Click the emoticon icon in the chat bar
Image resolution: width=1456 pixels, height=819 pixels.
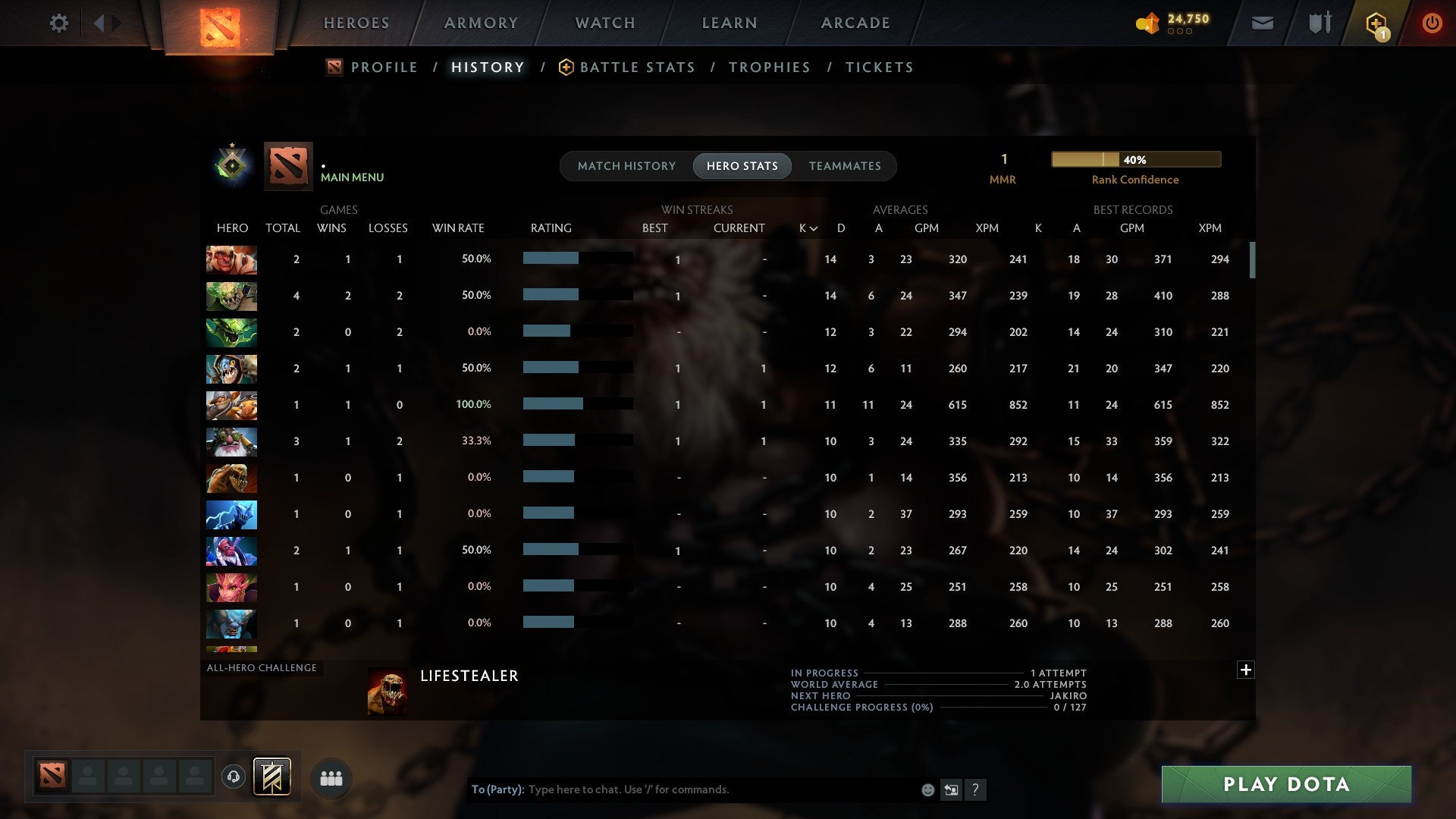[927, 789]
